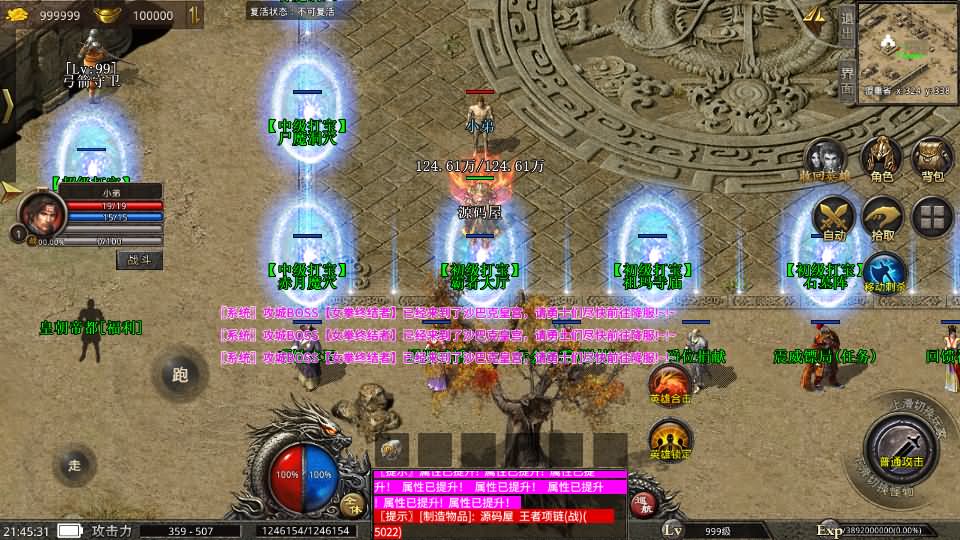Screen dimensions: 960x540
Task: Tap the 拾取 pickup hand button
Action: pos(883,217)
